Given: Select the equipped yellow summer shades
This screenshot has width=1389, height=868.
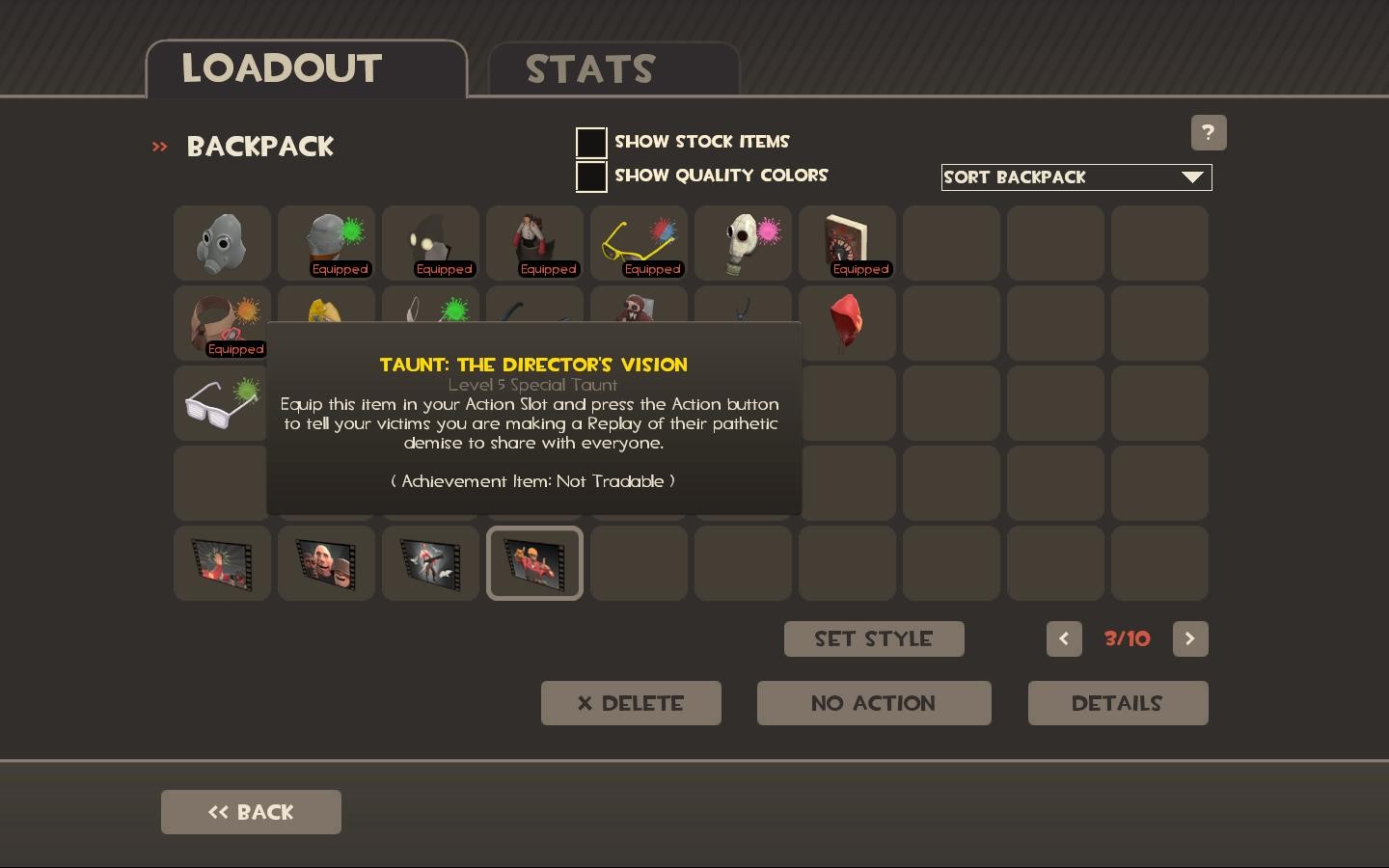Looking at the screenshot, I should (x=639, y=243).
